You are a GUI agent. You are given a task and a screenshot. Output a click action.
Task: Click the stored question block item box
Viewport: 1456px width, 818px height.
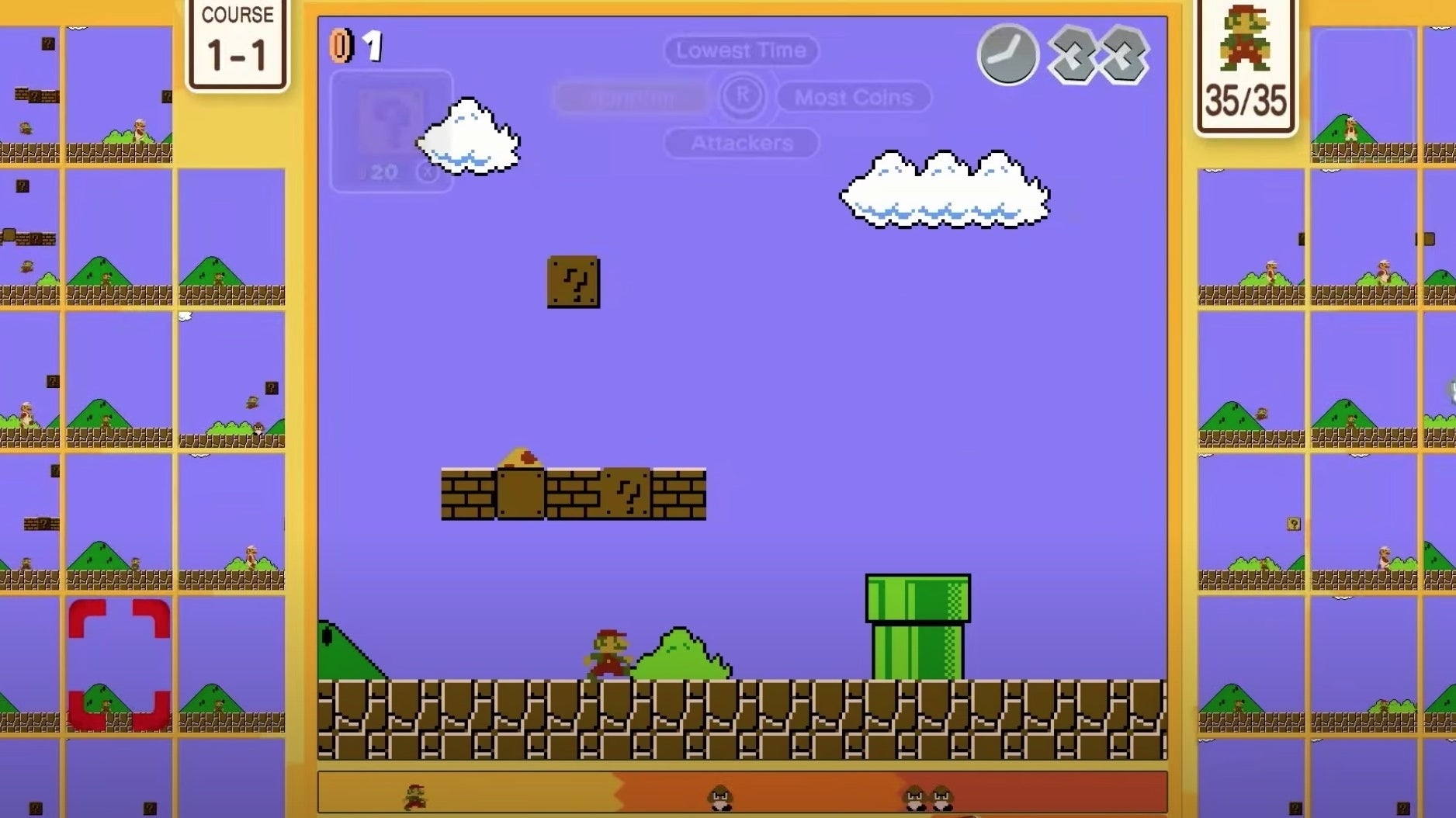pyautogui.click(x=388, y=128)
